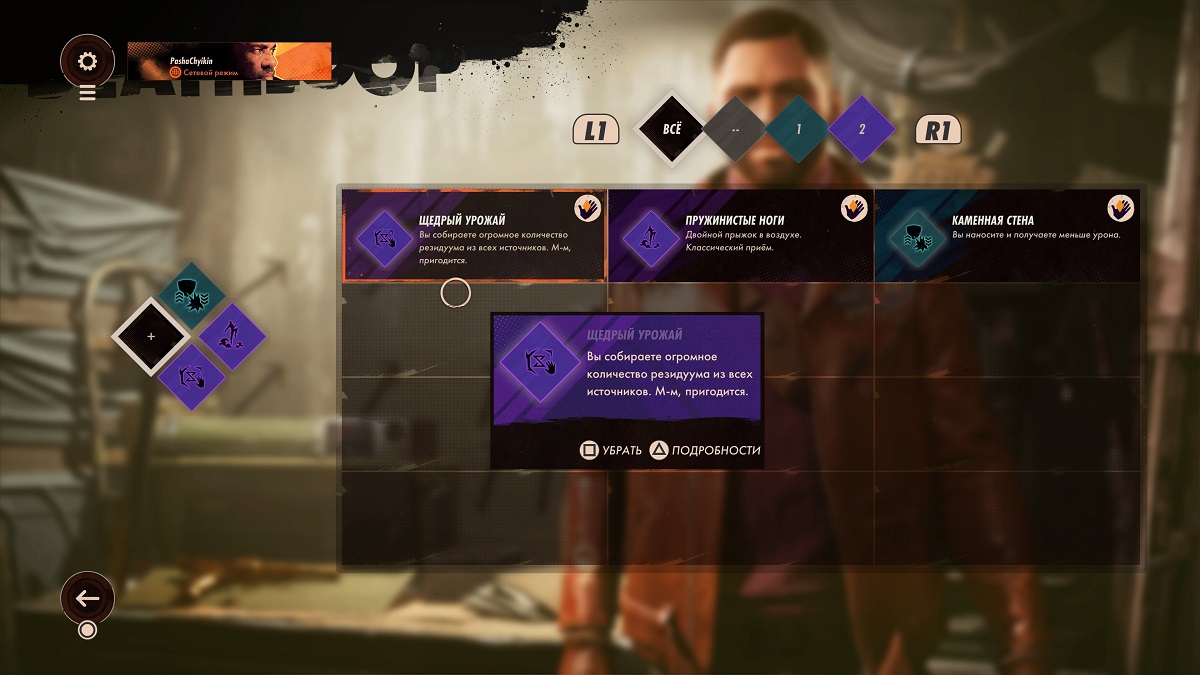Switch to the ВСЁ filter tab

click(x=671, y=129)
